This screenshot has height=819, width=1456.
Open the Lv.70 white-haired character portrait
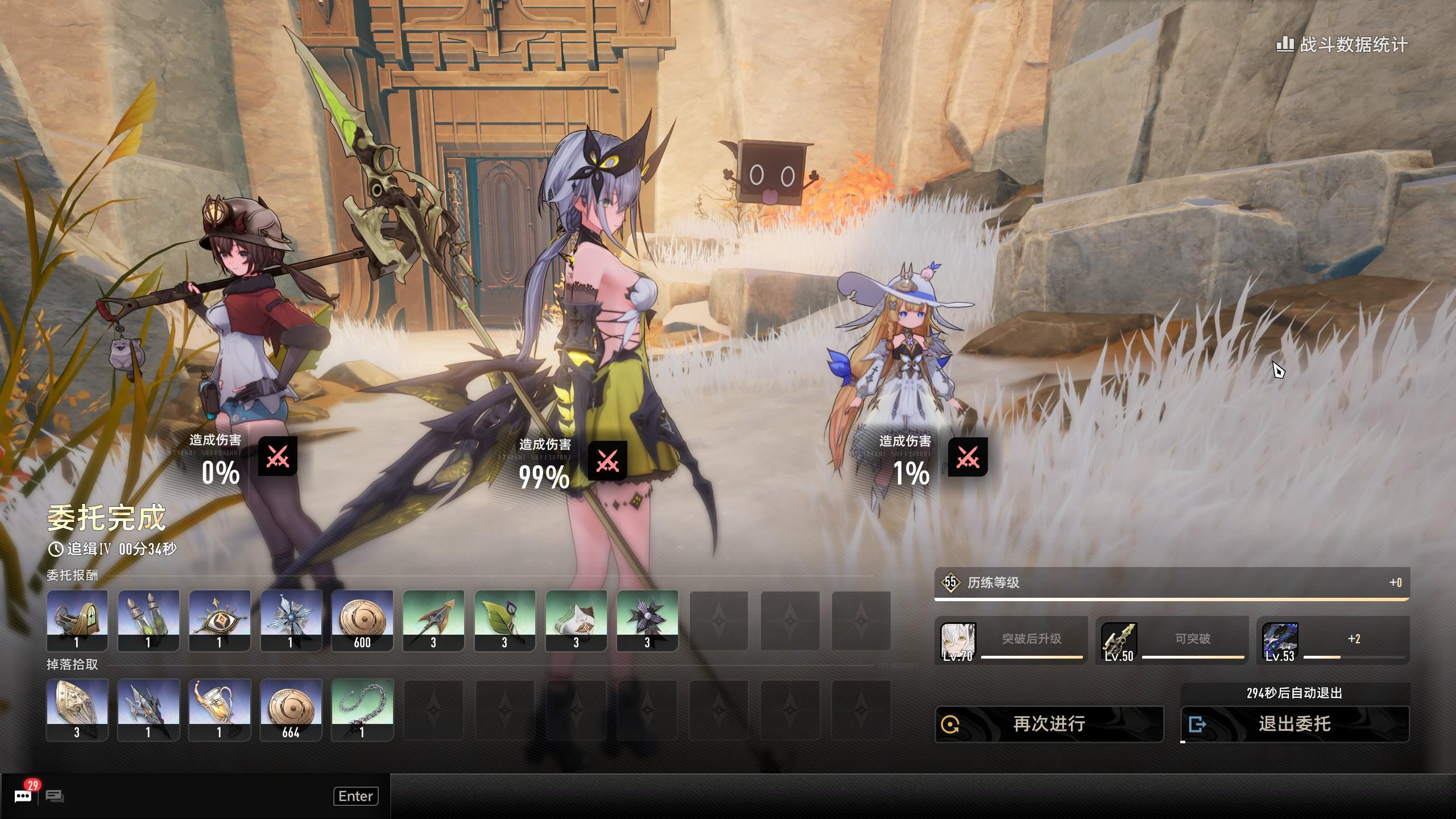pos(958,640)
